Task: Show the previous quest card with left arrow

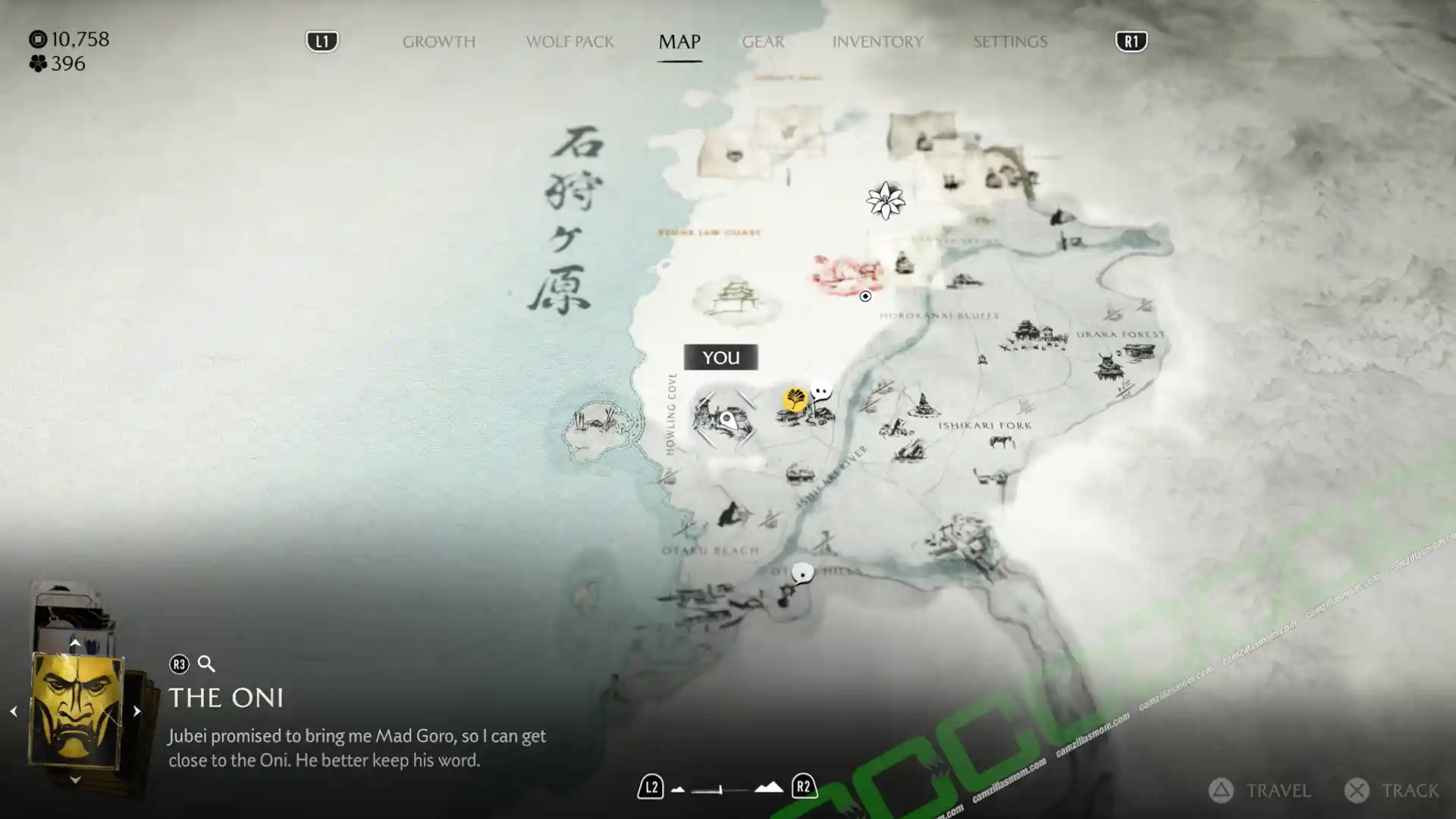Action: pyautogui.click(x=14, y=711)
